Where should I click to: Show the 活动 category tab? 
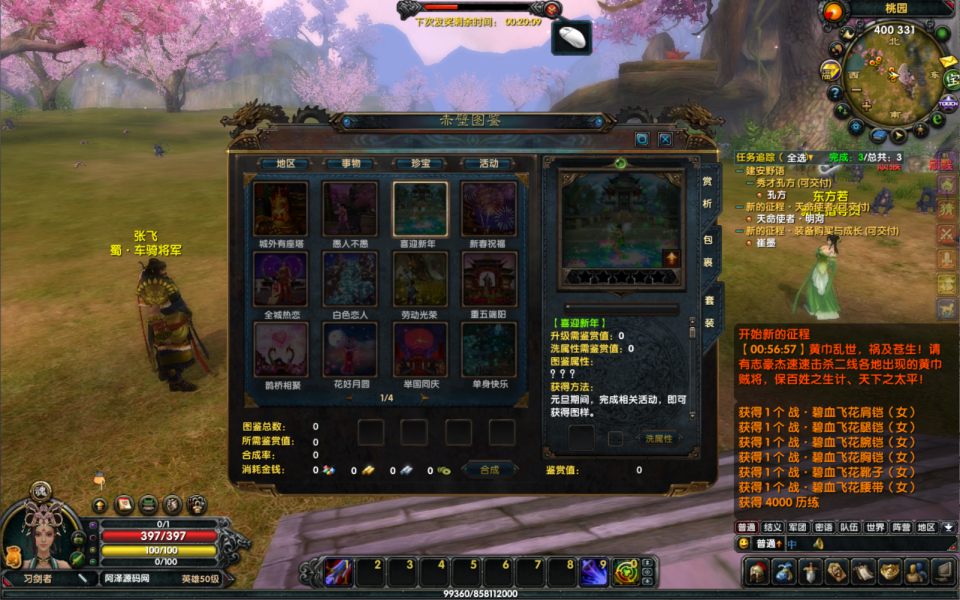pos(489,163)
